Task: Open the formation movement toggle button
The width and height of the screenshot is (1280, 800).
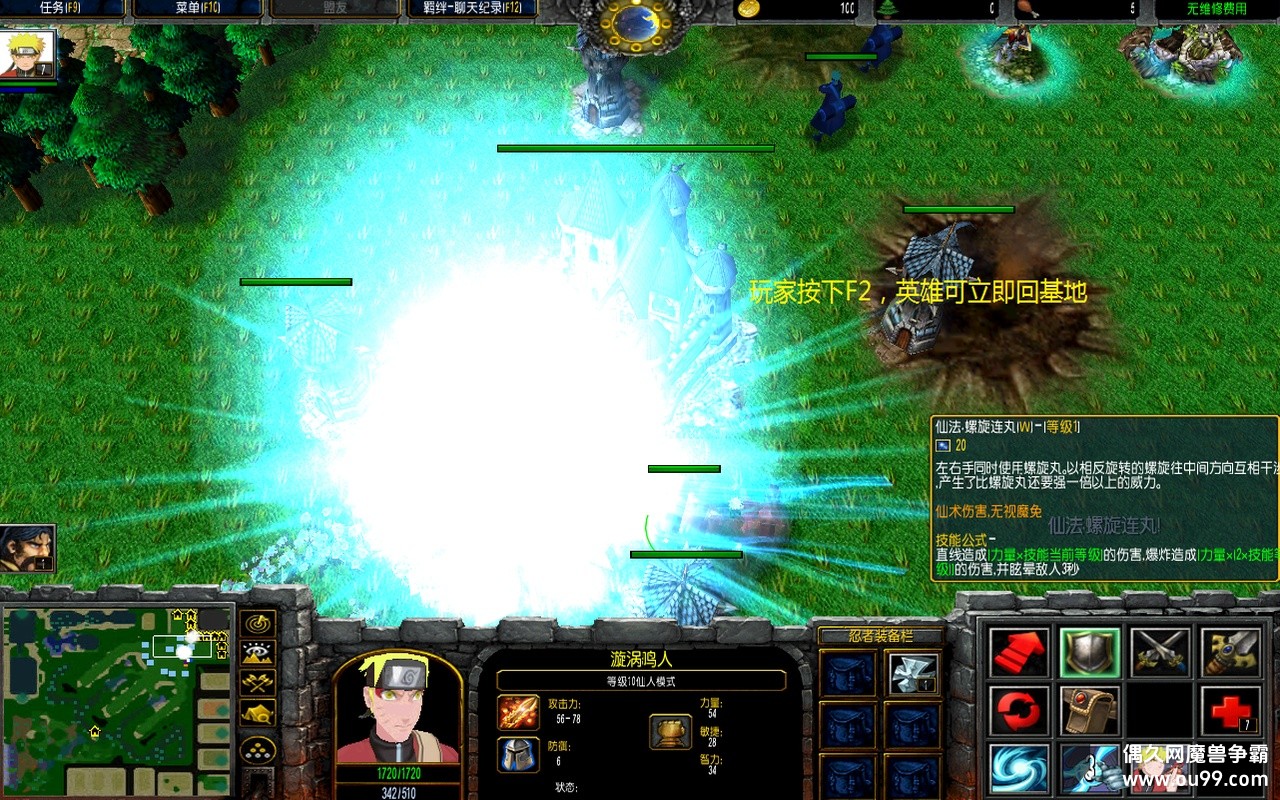Action: pyautogui.click(x=259, y=750)
